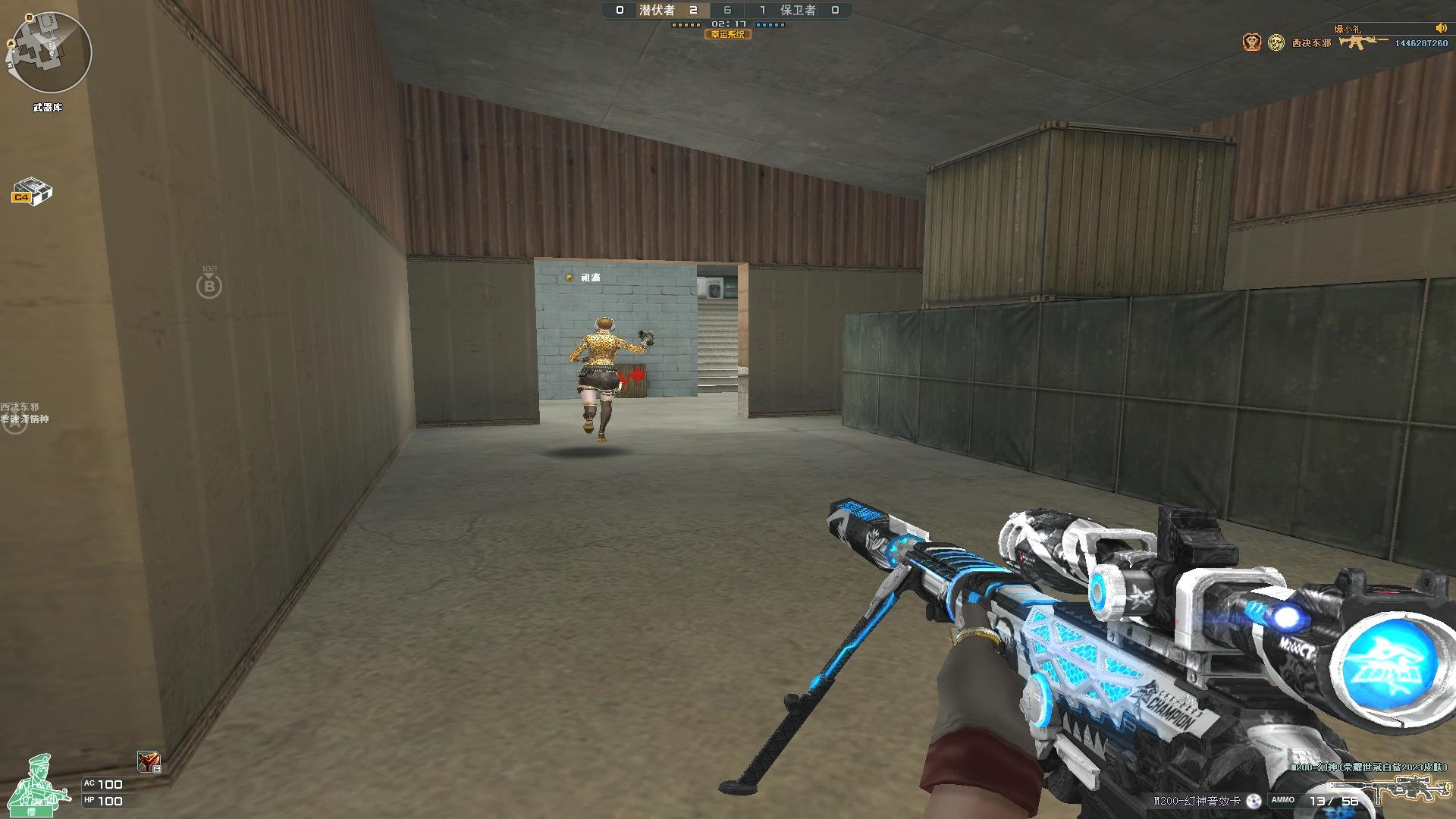Click the golden rifle kill feed icon
The height and width of the screenshot is (819, 1456).
[x=1362, y=42]
